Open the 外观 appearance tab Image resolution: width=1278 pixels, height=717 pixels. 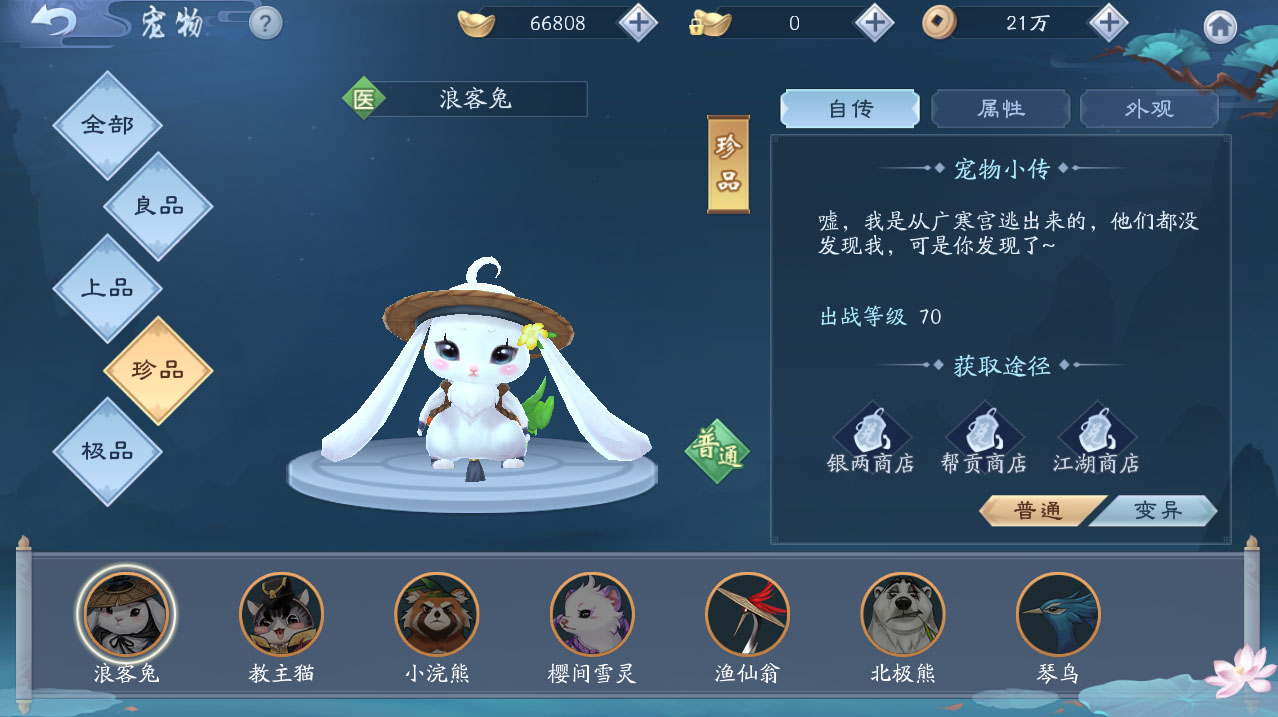1149,109
